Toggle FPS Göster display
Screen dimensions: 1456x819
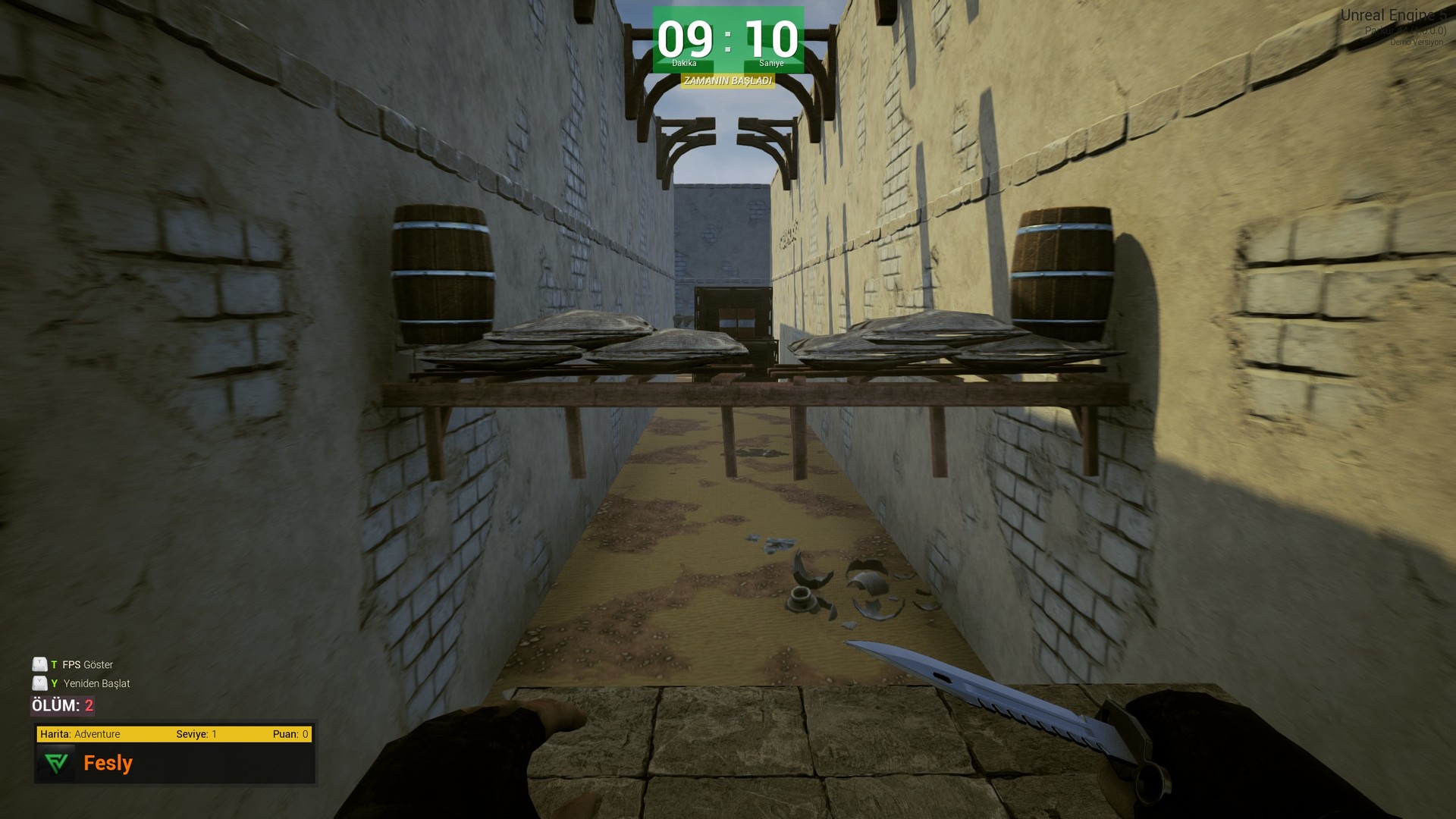[87, 664]
